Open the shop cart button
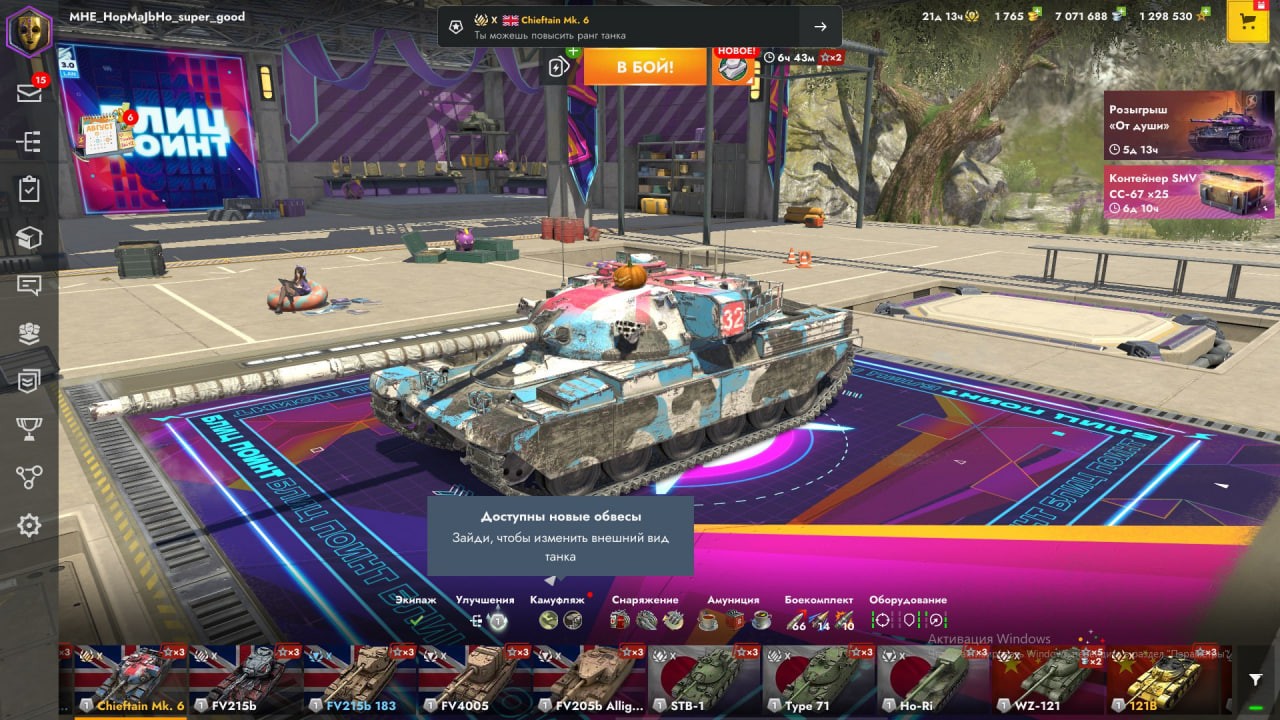 click(x=1247, y=22)
